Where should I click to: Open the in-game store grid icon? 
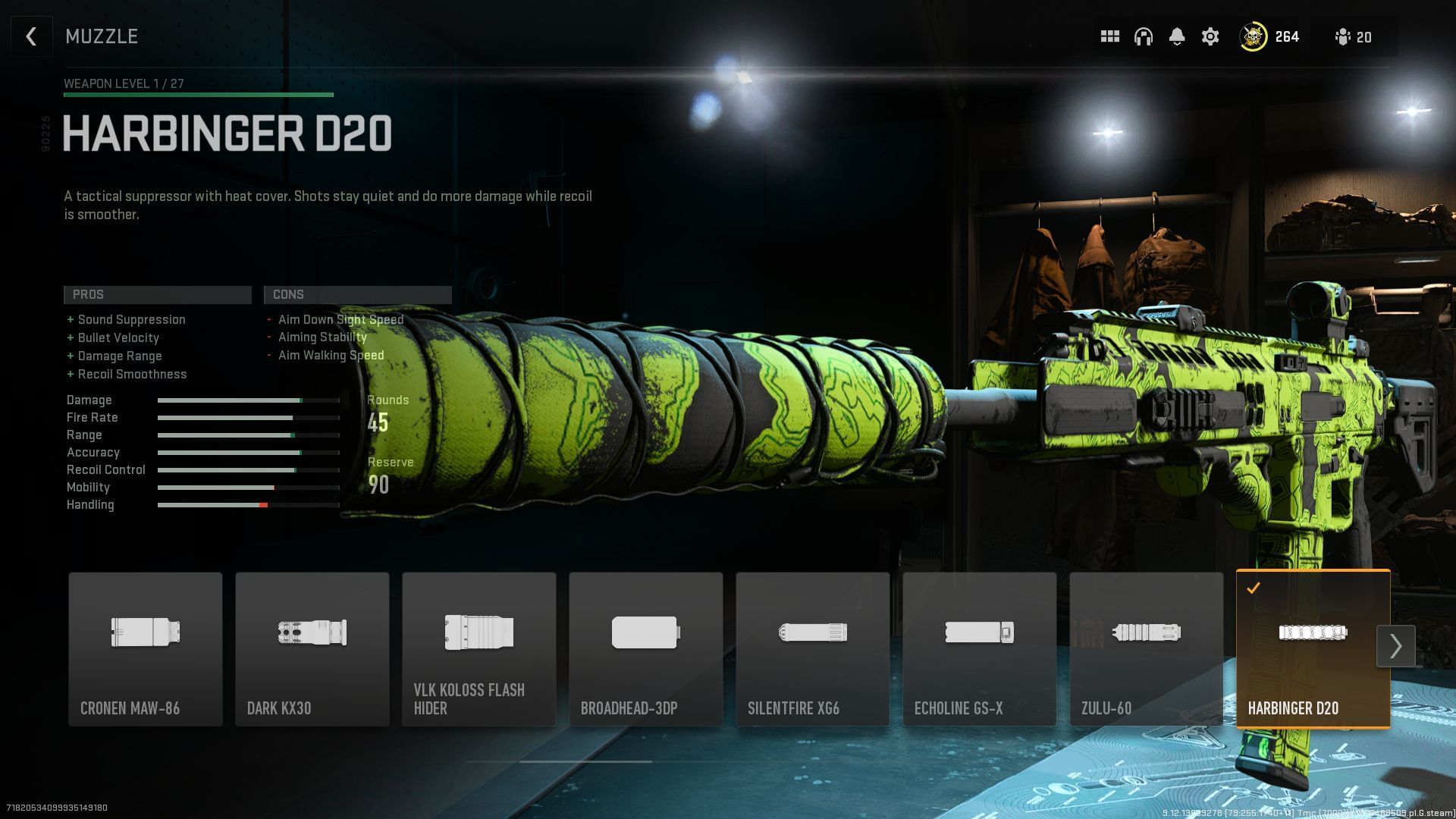click(1109, 36)
